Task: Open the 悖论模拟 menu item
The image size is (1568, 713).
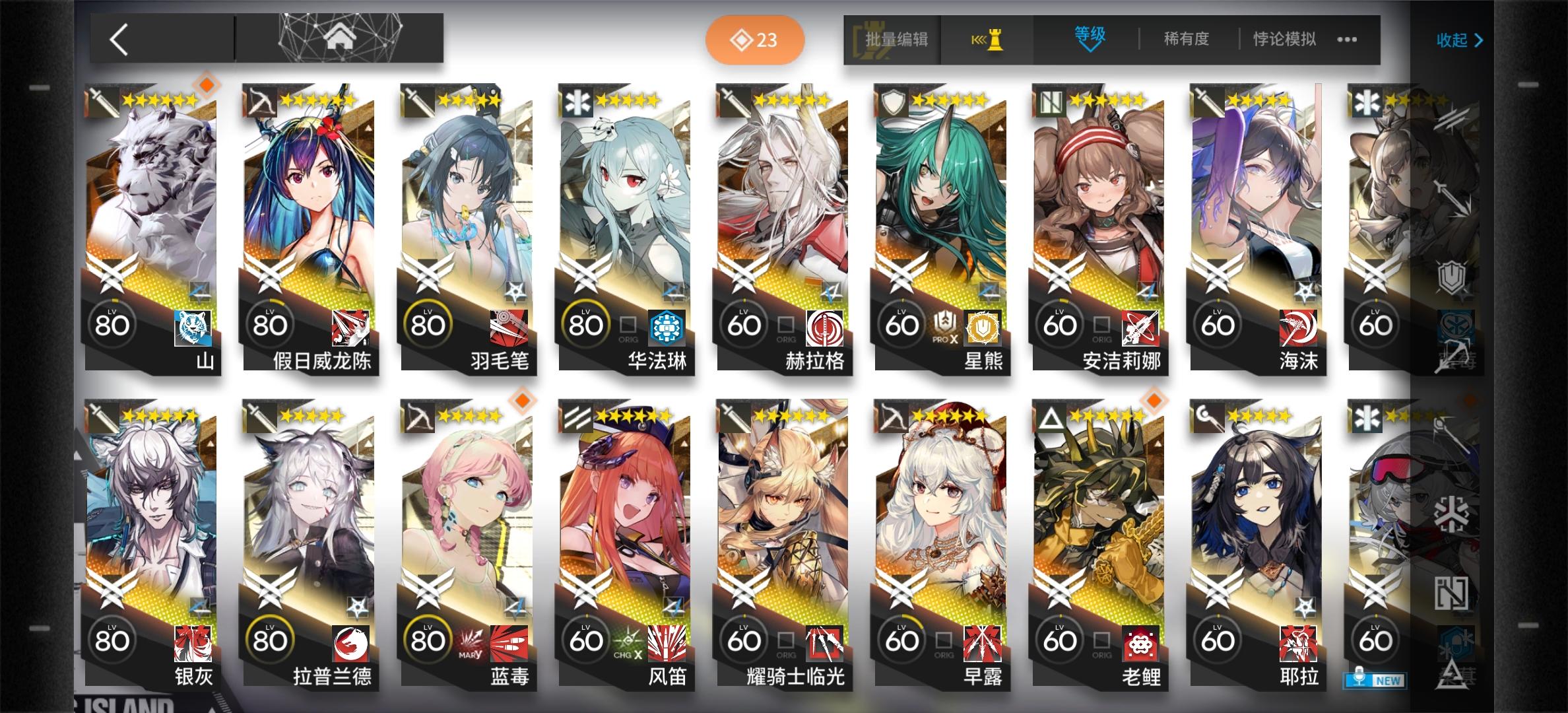Action: [1283, 40]
